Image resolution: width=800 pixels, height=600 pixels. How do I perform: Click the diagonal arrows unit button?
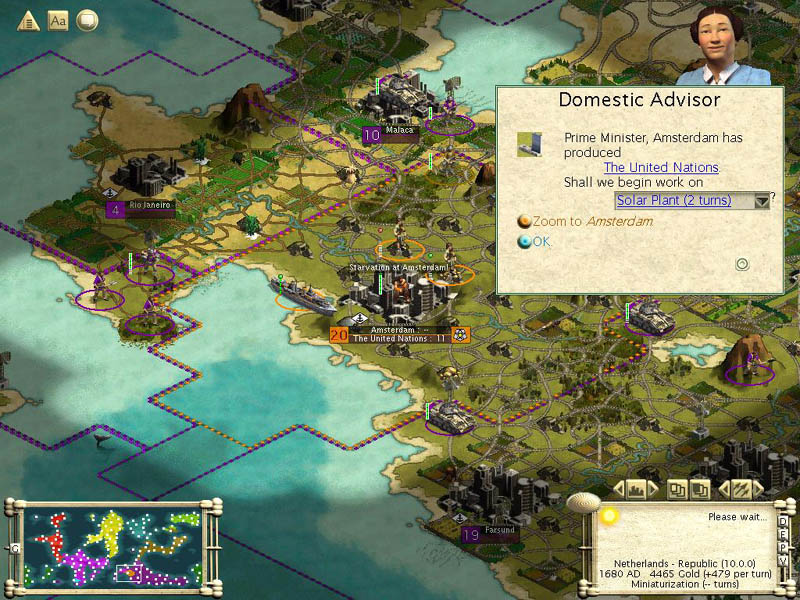click(741, 490)
